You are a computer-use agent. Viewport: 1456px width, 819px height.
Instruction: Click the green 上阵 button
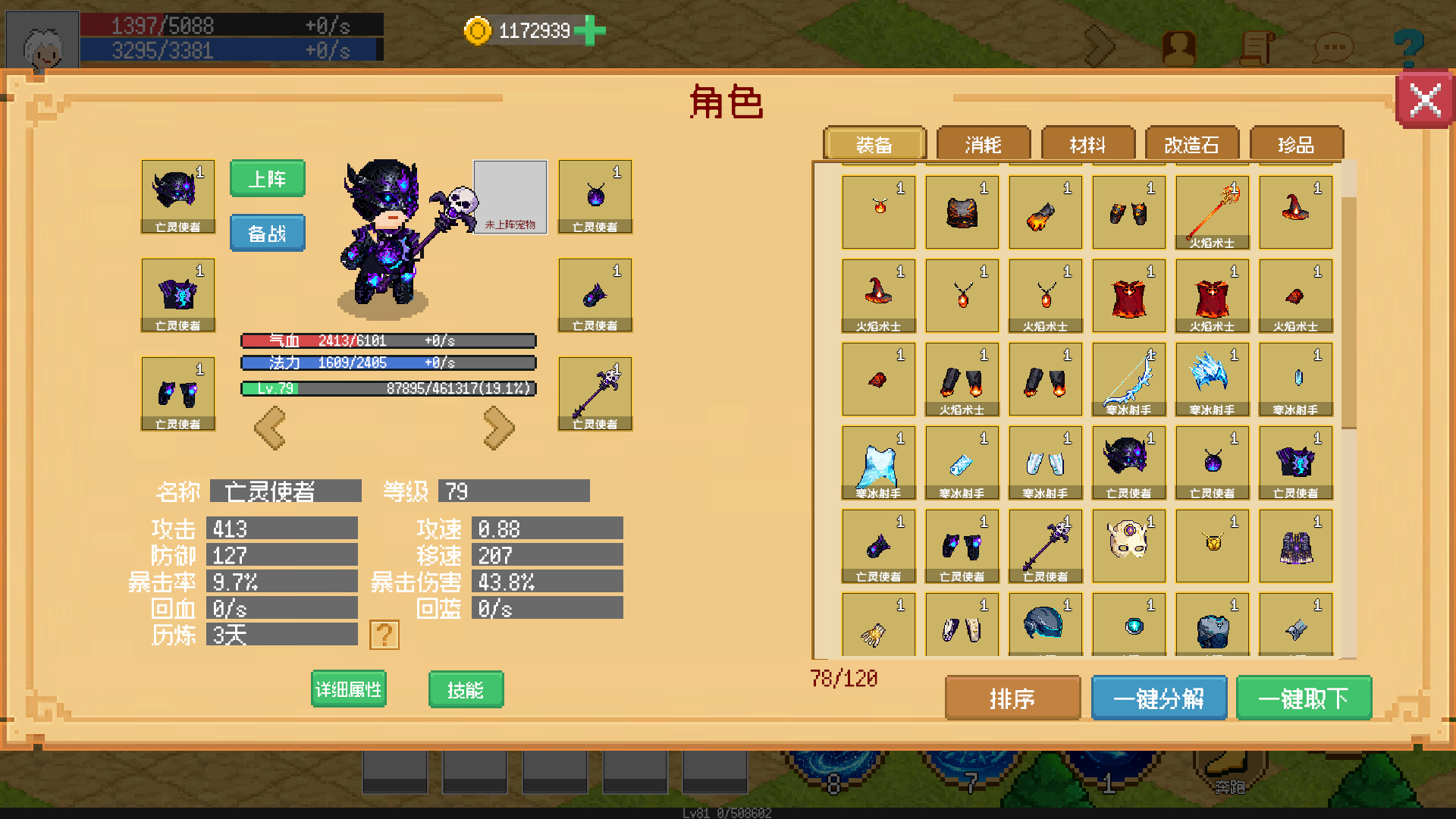[267, 179]
